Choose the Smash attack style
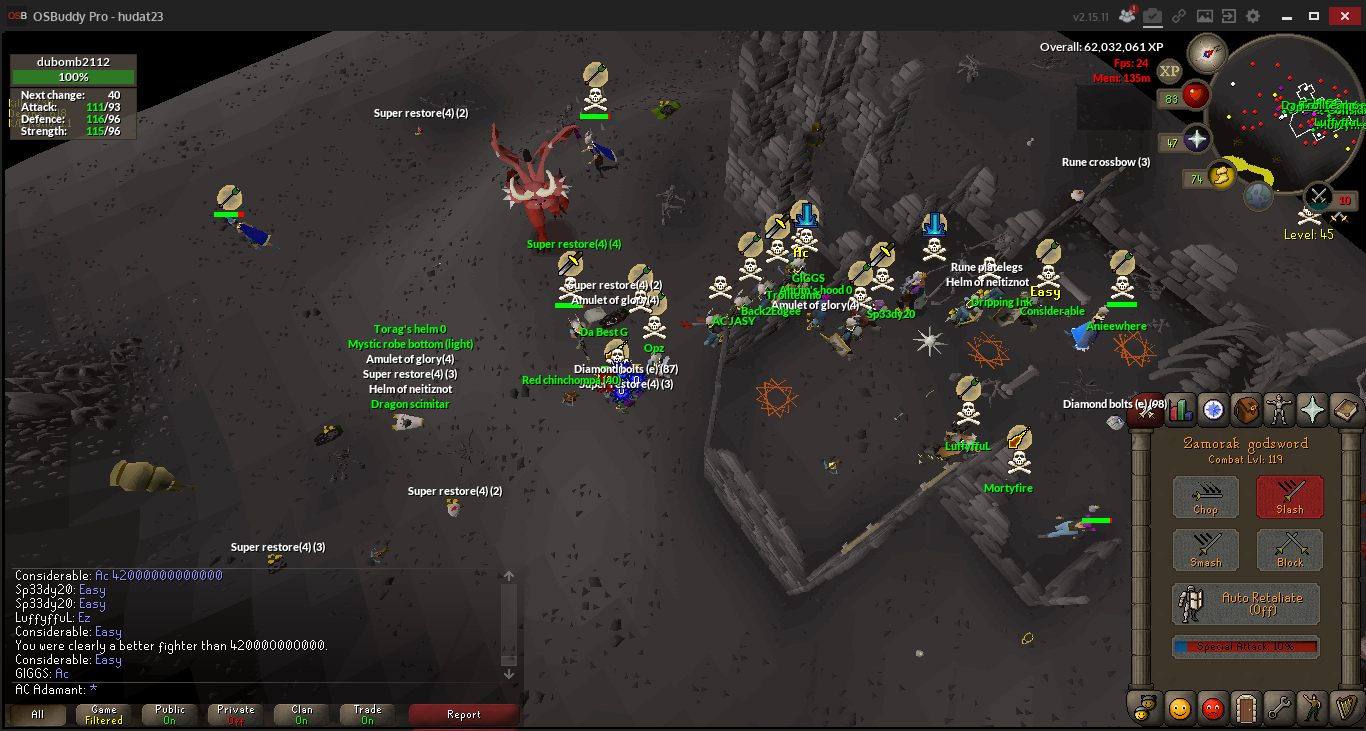The width and height of the screenshot is (1366, 731). pyautogui.click(x=1205, y=551)
